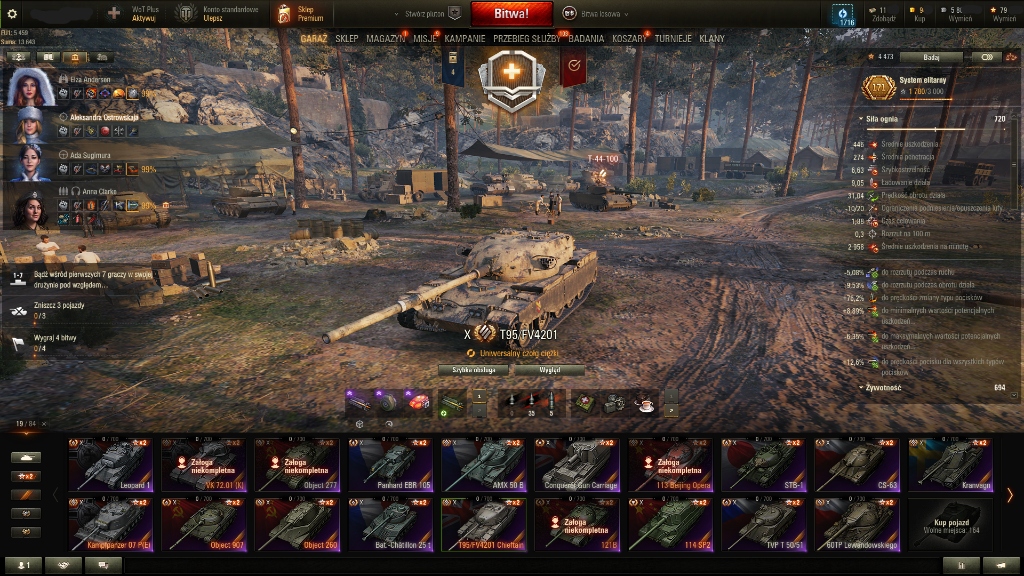Screen dimensions: 1024x576
Task: Open the BADANIA research tab
Action: click(586, 38)
